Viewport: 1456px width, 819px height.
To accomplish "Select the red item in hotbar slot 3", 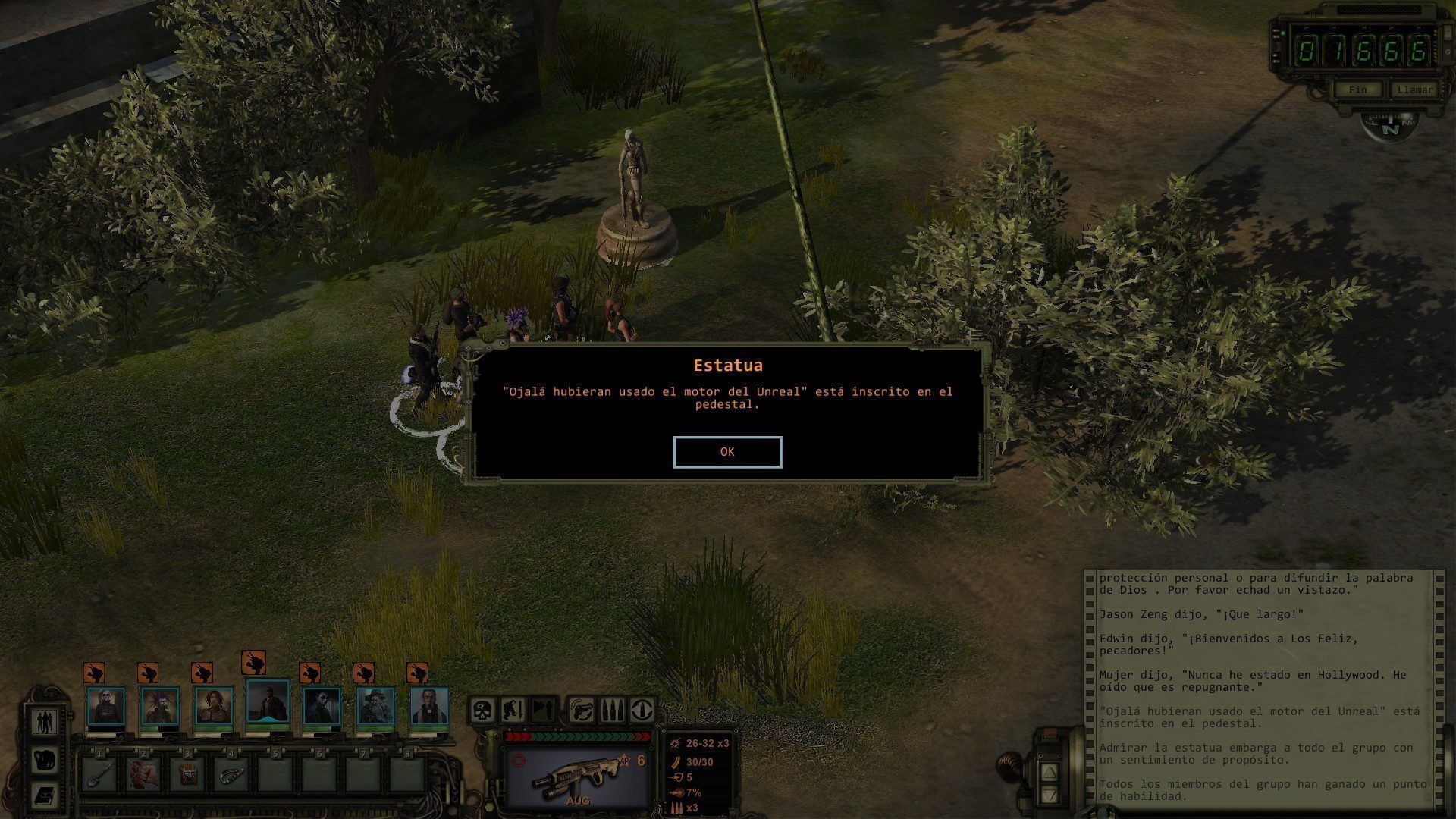I will [187, 775].
